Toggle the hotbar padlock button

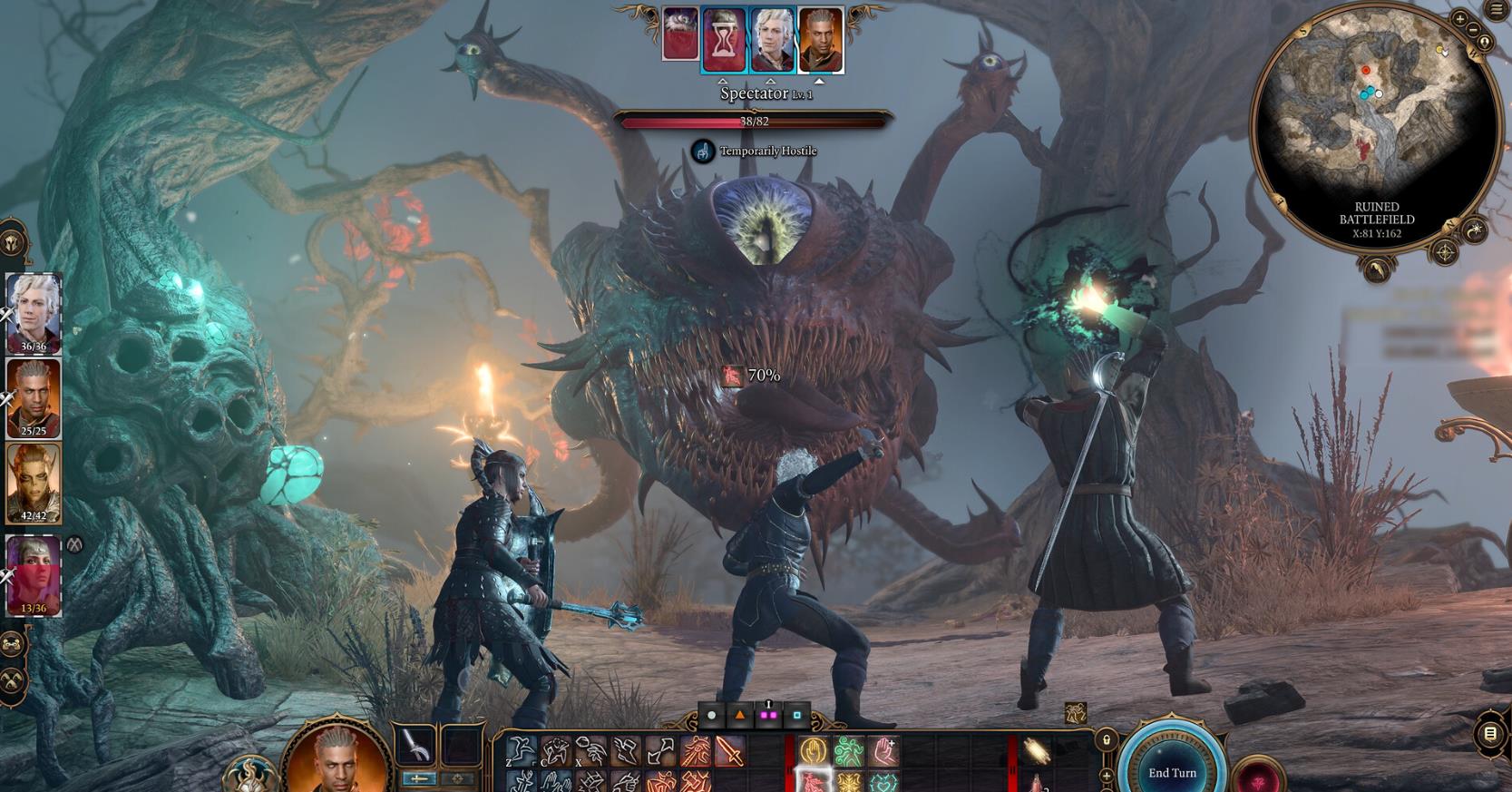[x=1106, y=741]
